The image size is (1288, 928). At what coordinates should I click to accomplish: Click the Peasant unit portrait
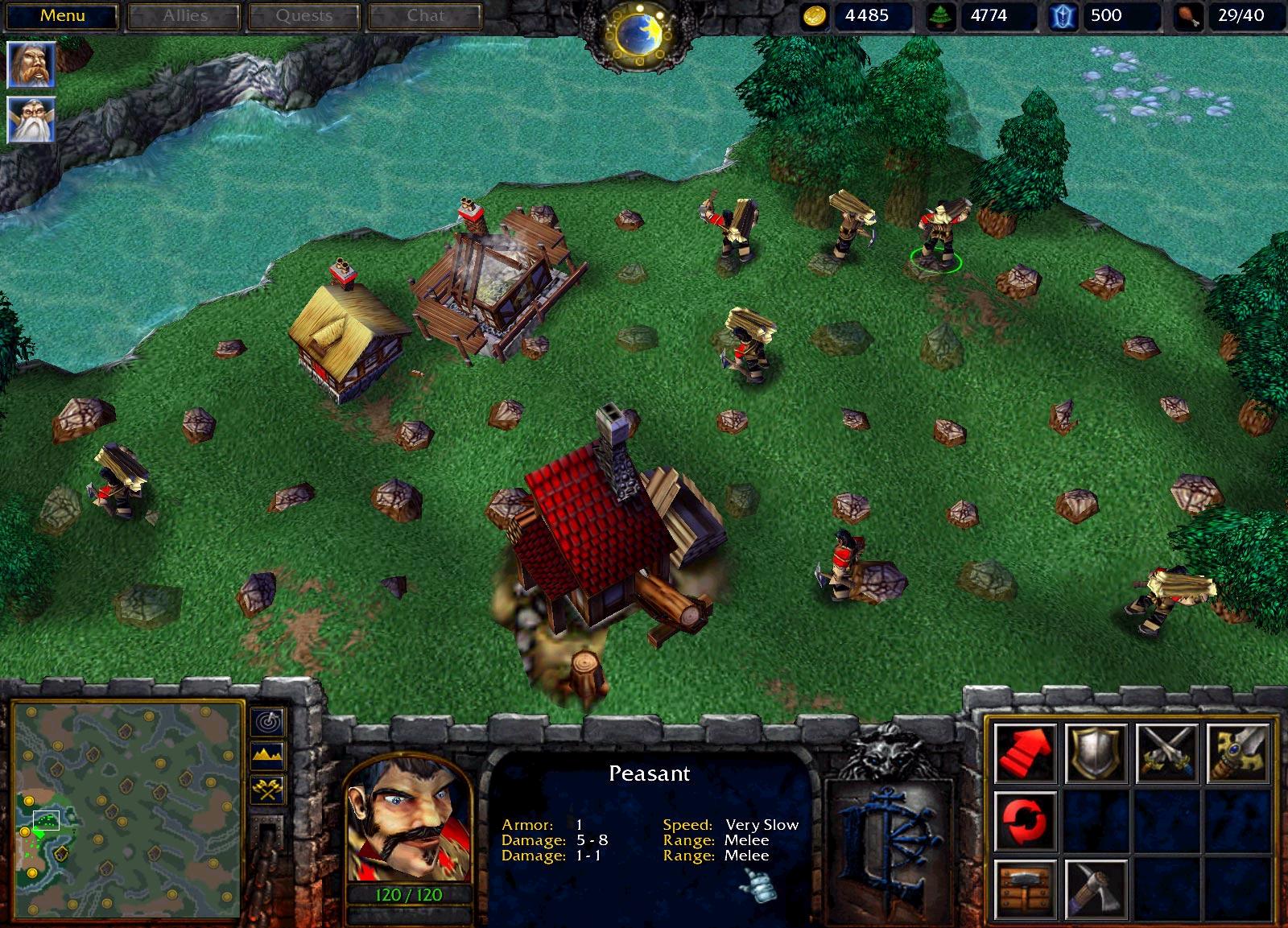click(408, 818)
